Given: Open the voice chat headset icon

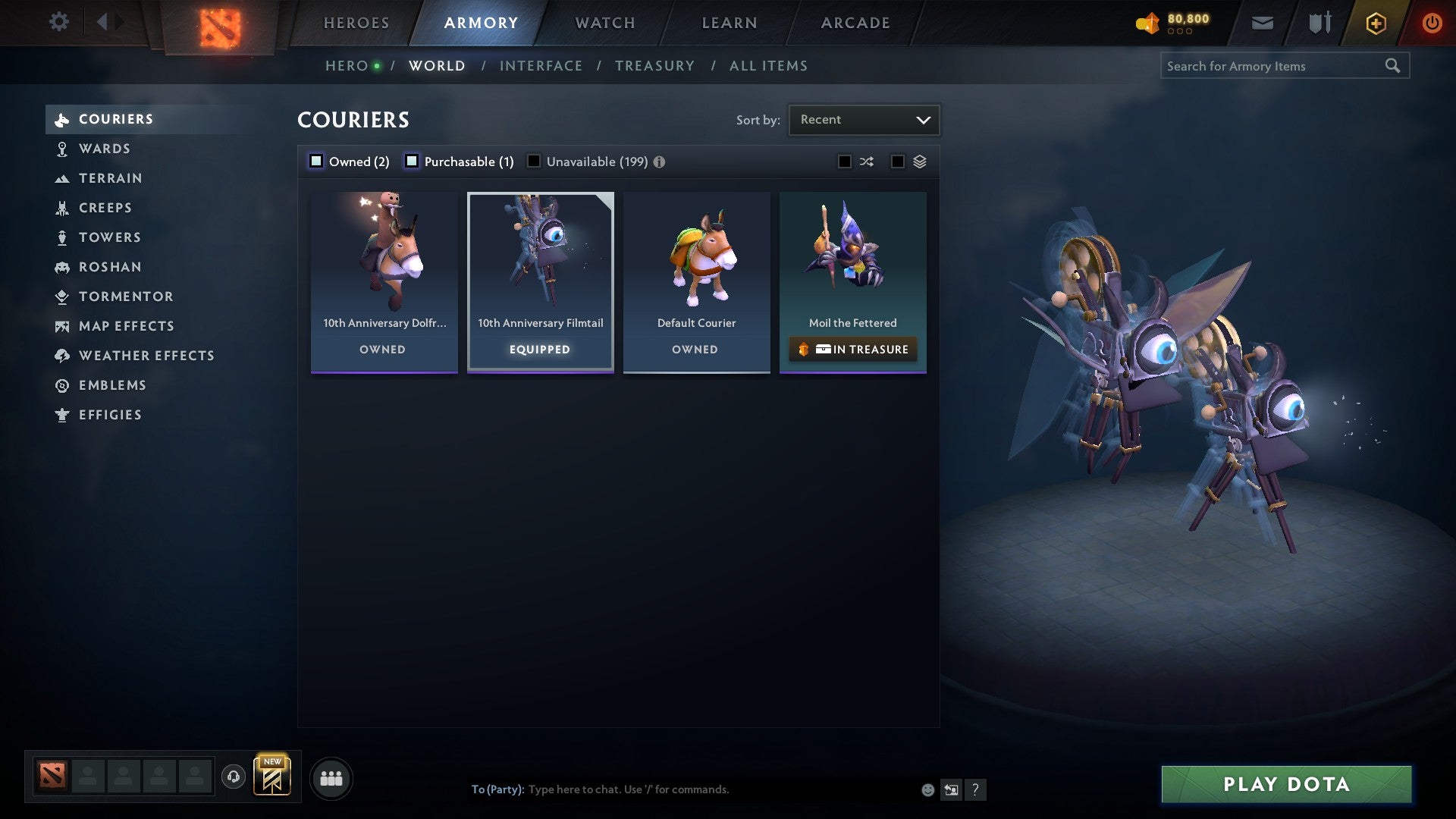Looking at the screenshot, I should [x=233, y=777].
